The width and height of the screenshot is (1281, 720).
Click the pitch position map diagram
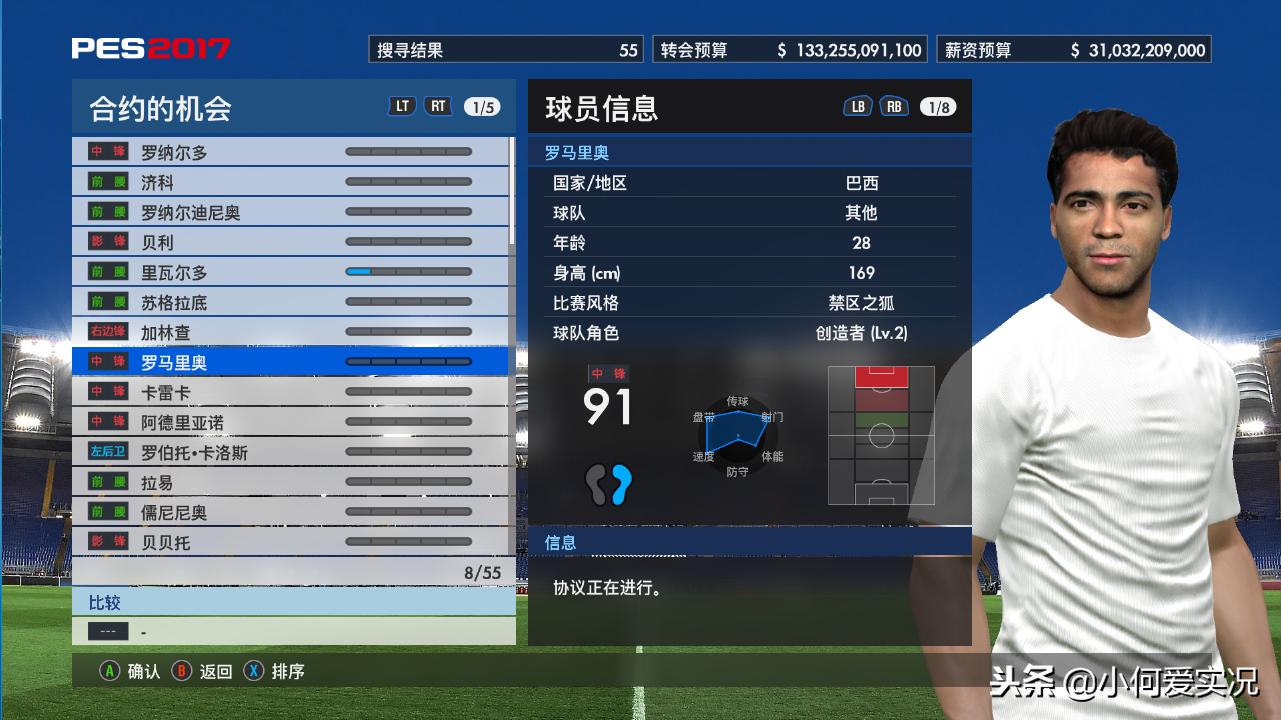[881, 435]
